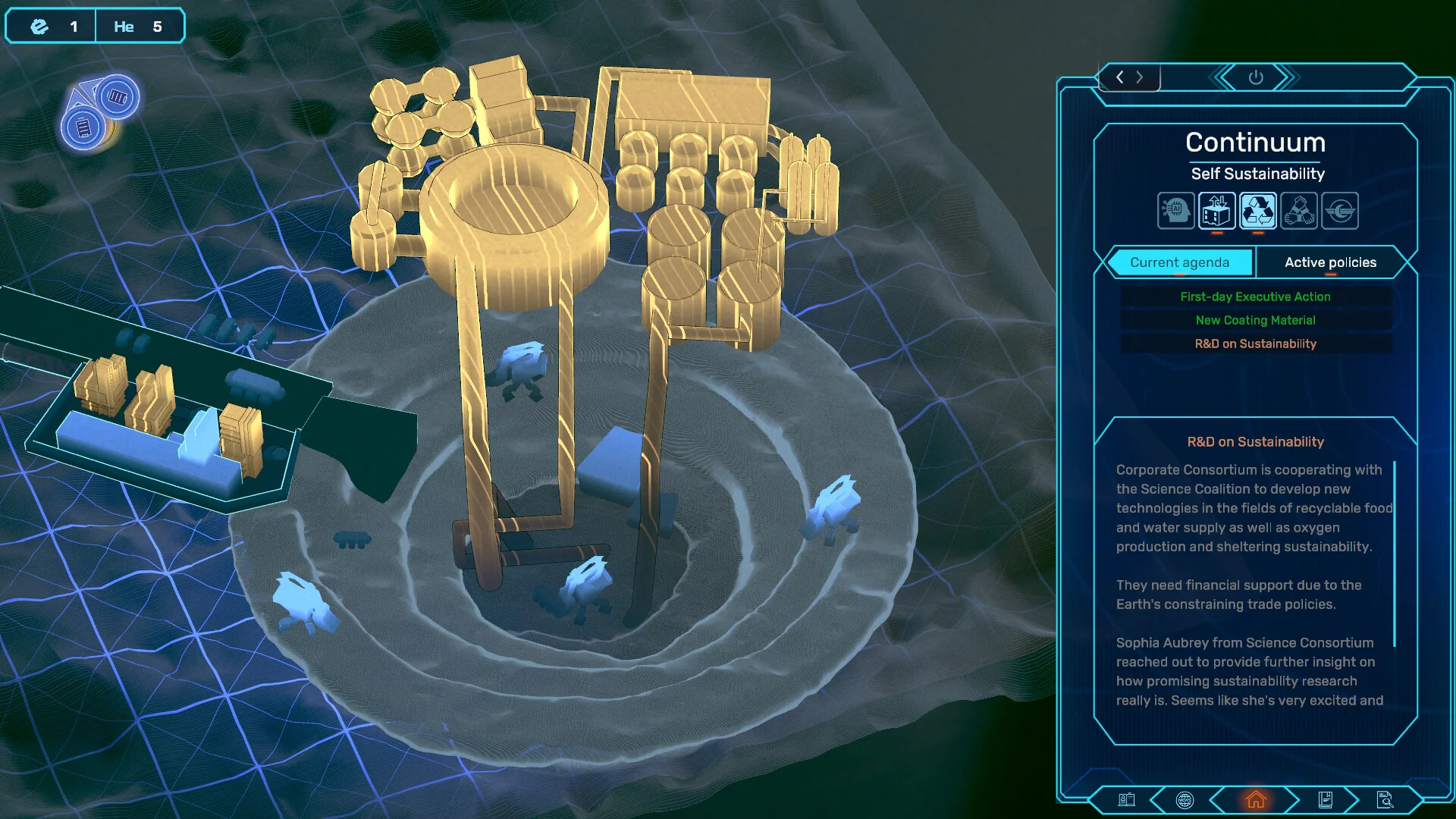Click the forward arrow in the panel header

(1139, 77)
